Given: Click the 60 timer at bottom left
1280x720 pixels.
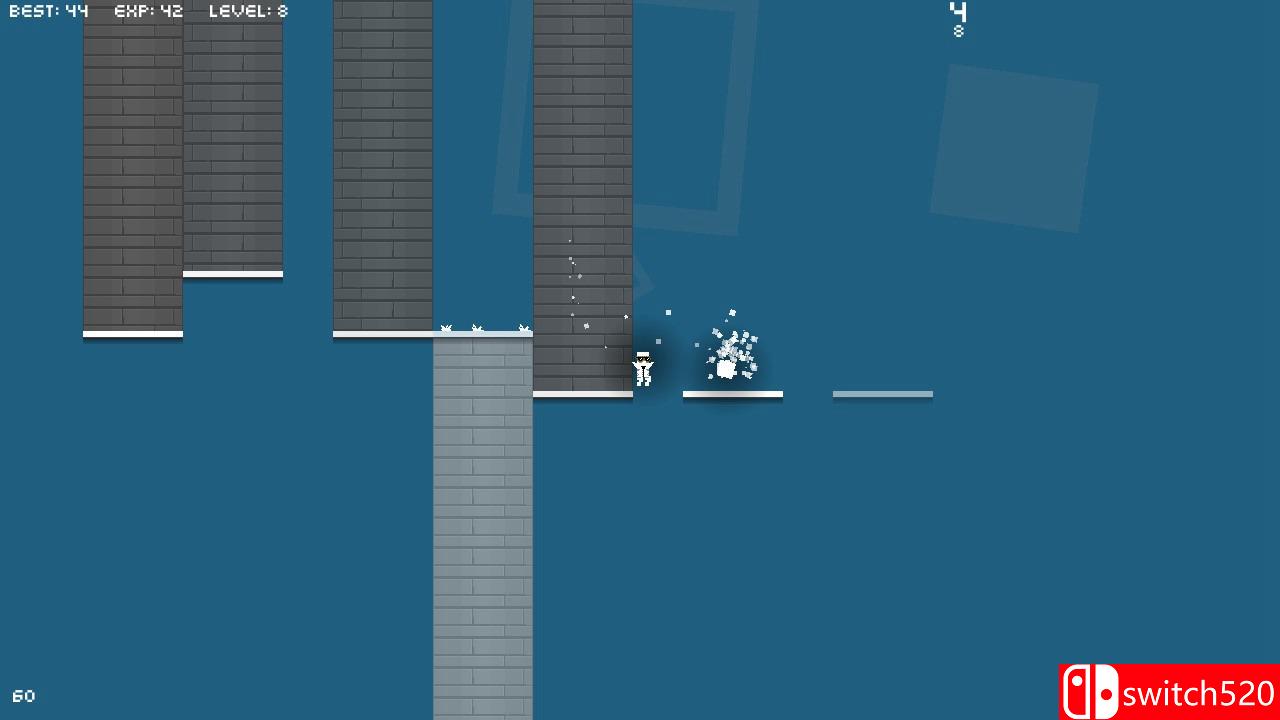Looking at the screenshot, I should pos(24,695).
